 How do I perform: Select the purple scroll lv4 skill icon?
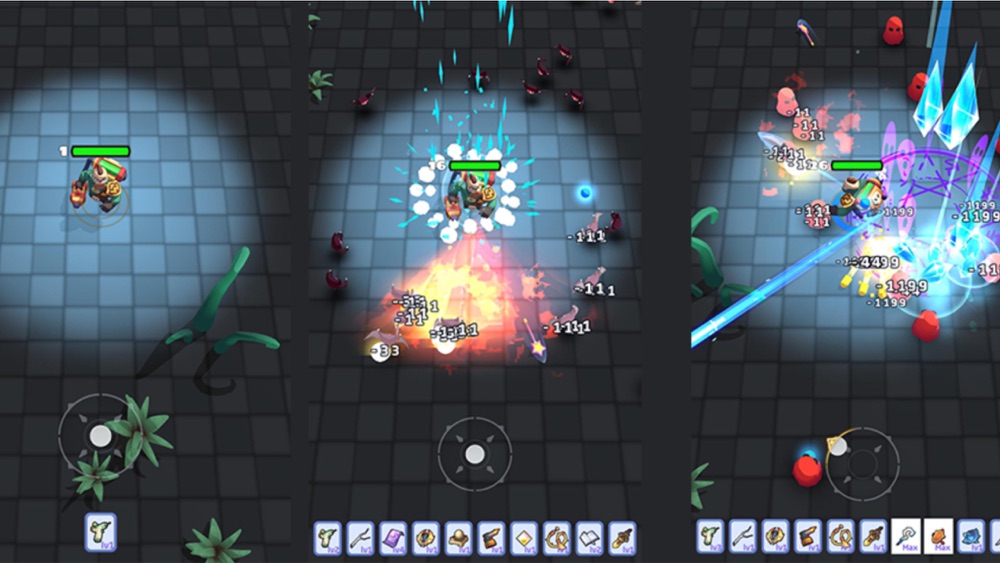pyautogui.click(x=393, y=537)
